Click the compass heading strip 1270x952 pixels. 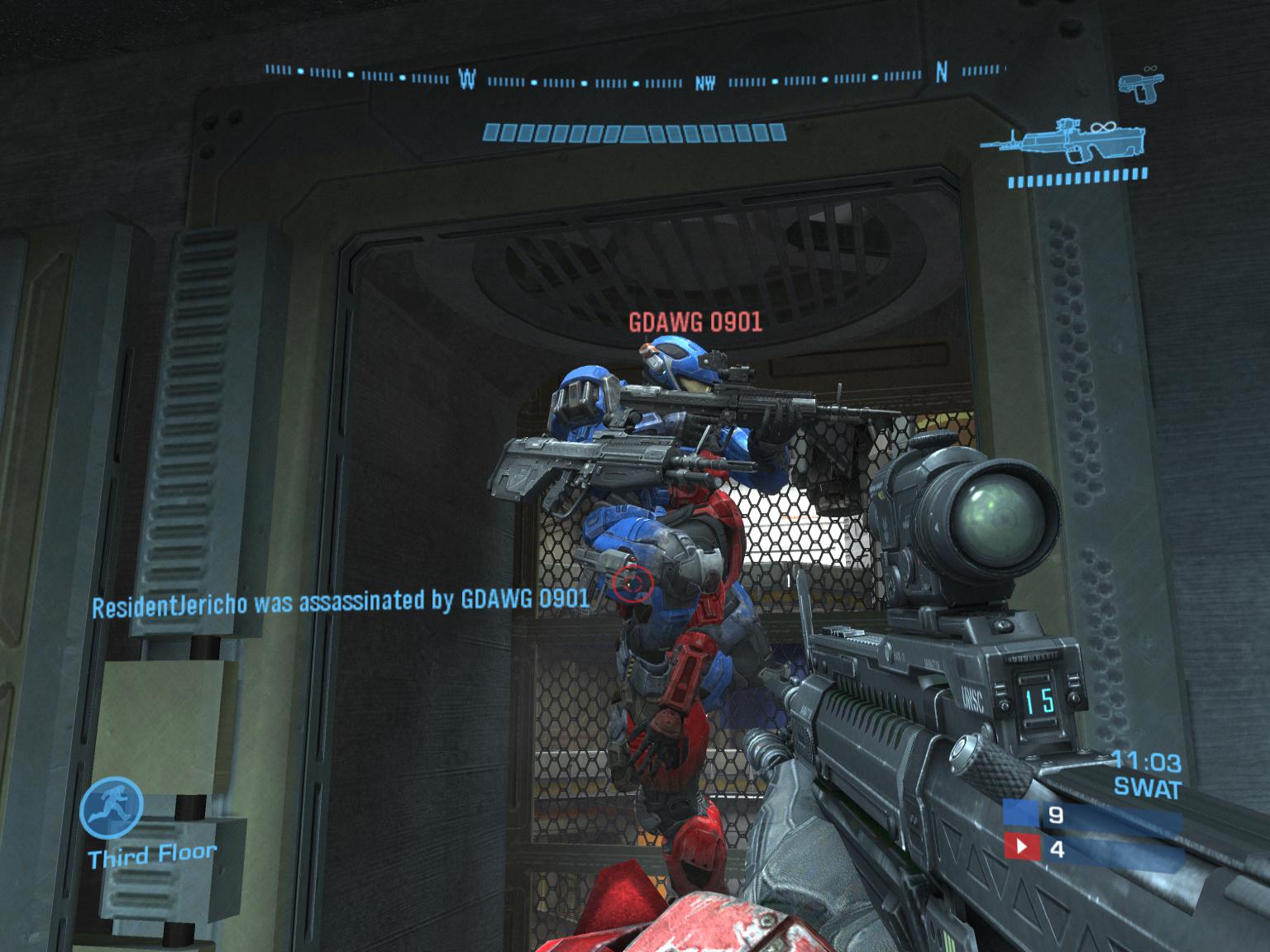[635, 77]
